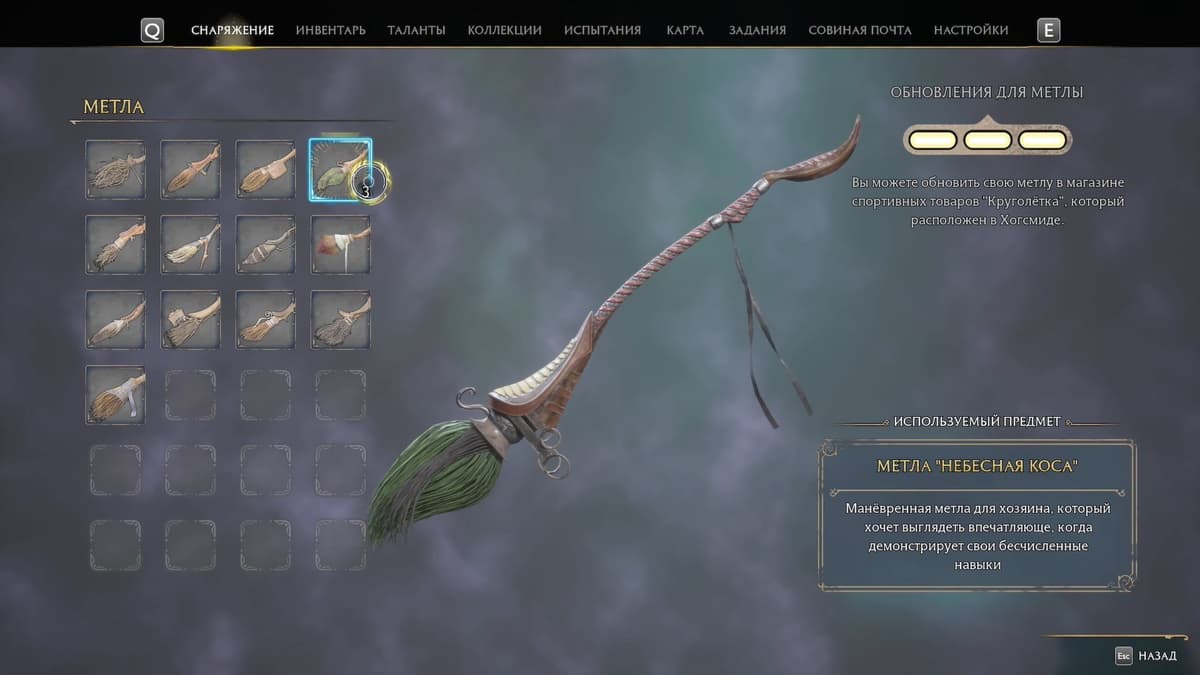Switch to the Задания tab
Image resolution: width=1200 pixels, height=675 pixels.
tap(757, 30)
